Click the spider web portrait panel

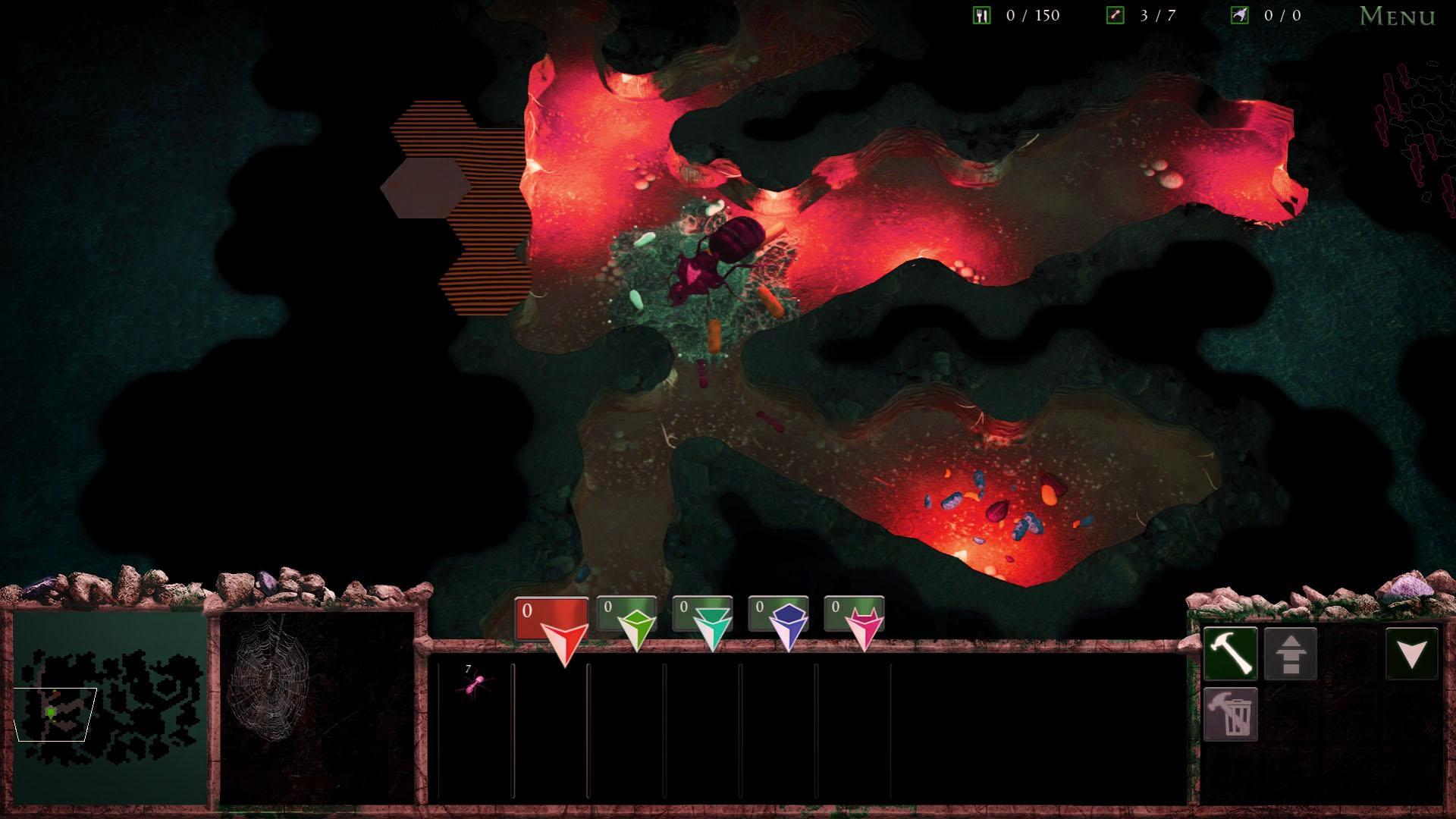(317, 707)
